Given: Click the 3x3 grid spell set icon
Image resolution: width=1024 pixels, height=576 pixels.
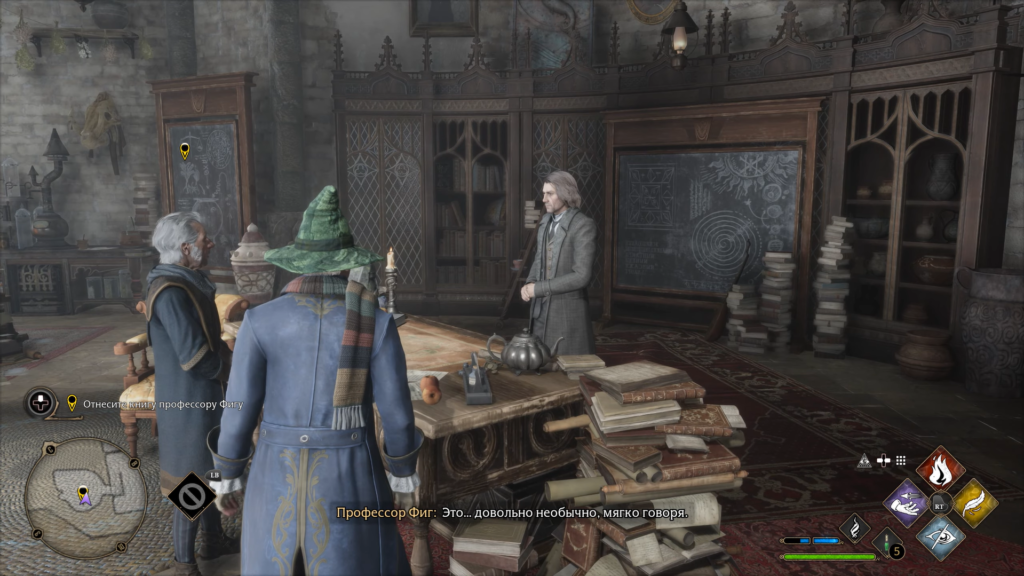Looking at the screenshot, I should pyautogui.click(x=901, y=460).
